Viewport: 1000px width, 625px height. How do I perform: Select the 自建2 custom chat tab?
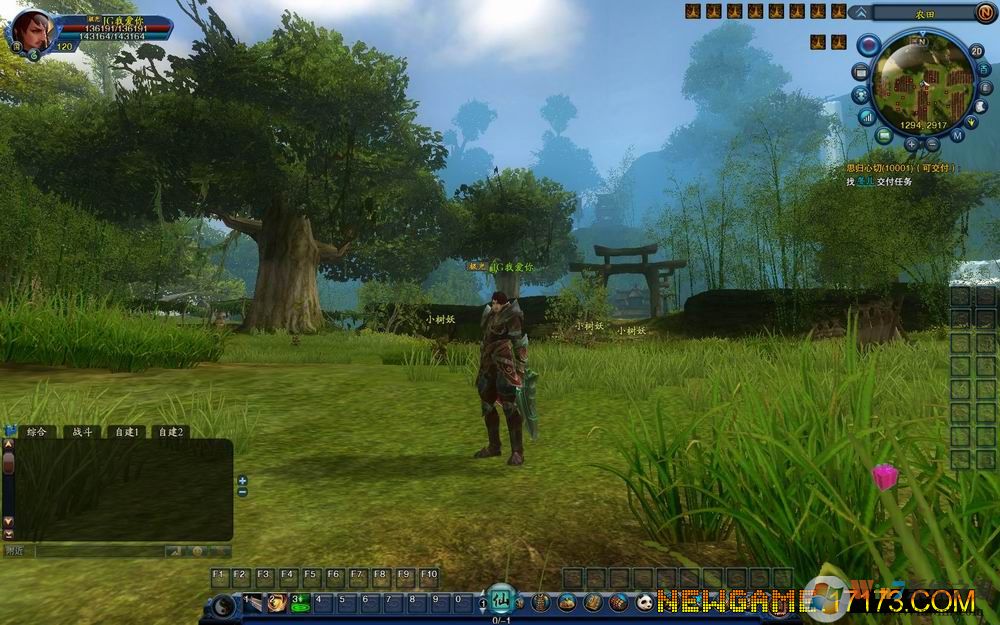[x=171, y=432]
